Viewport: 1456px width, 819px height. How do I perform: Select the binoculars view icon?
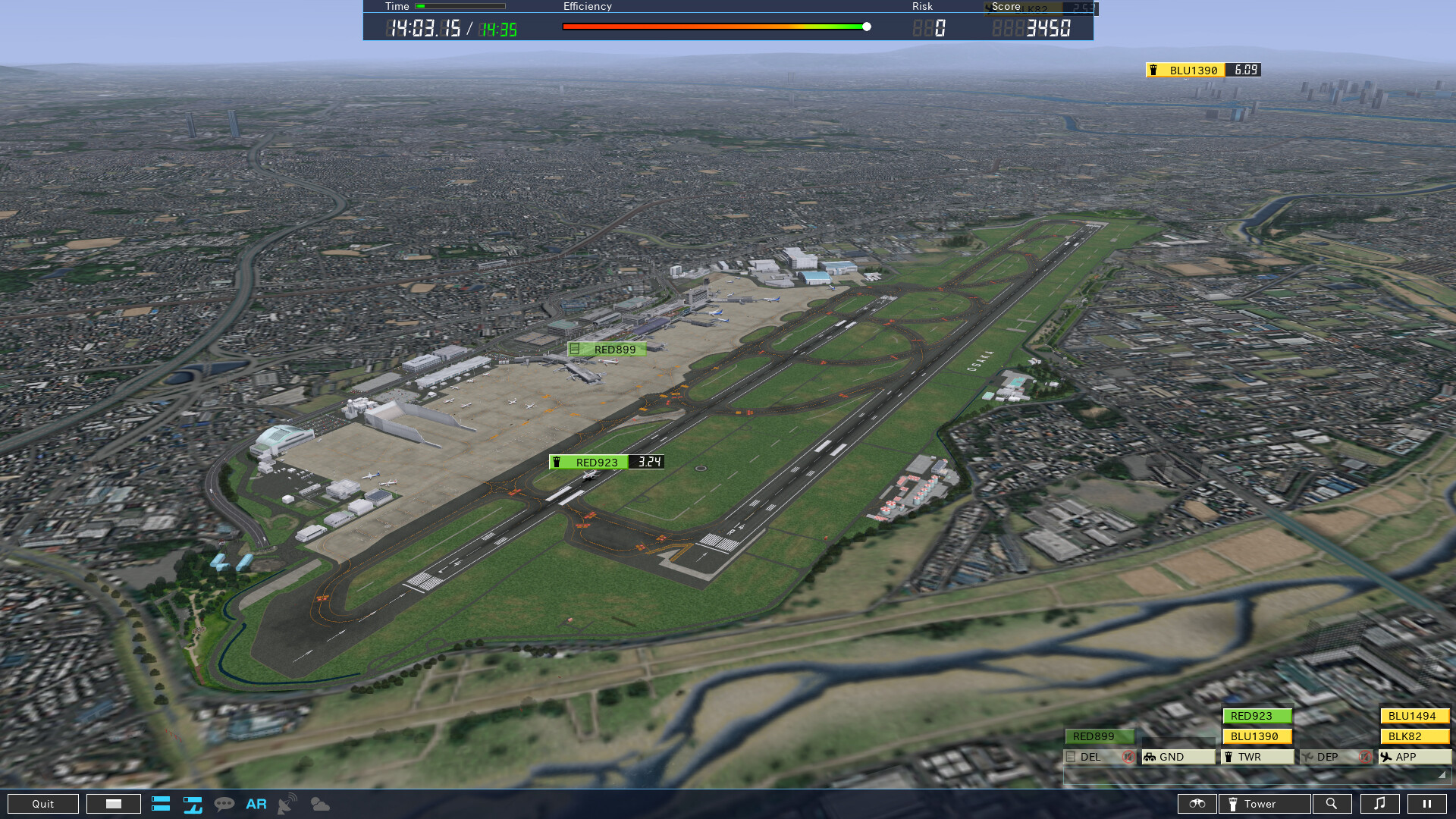click(1197, 804)
